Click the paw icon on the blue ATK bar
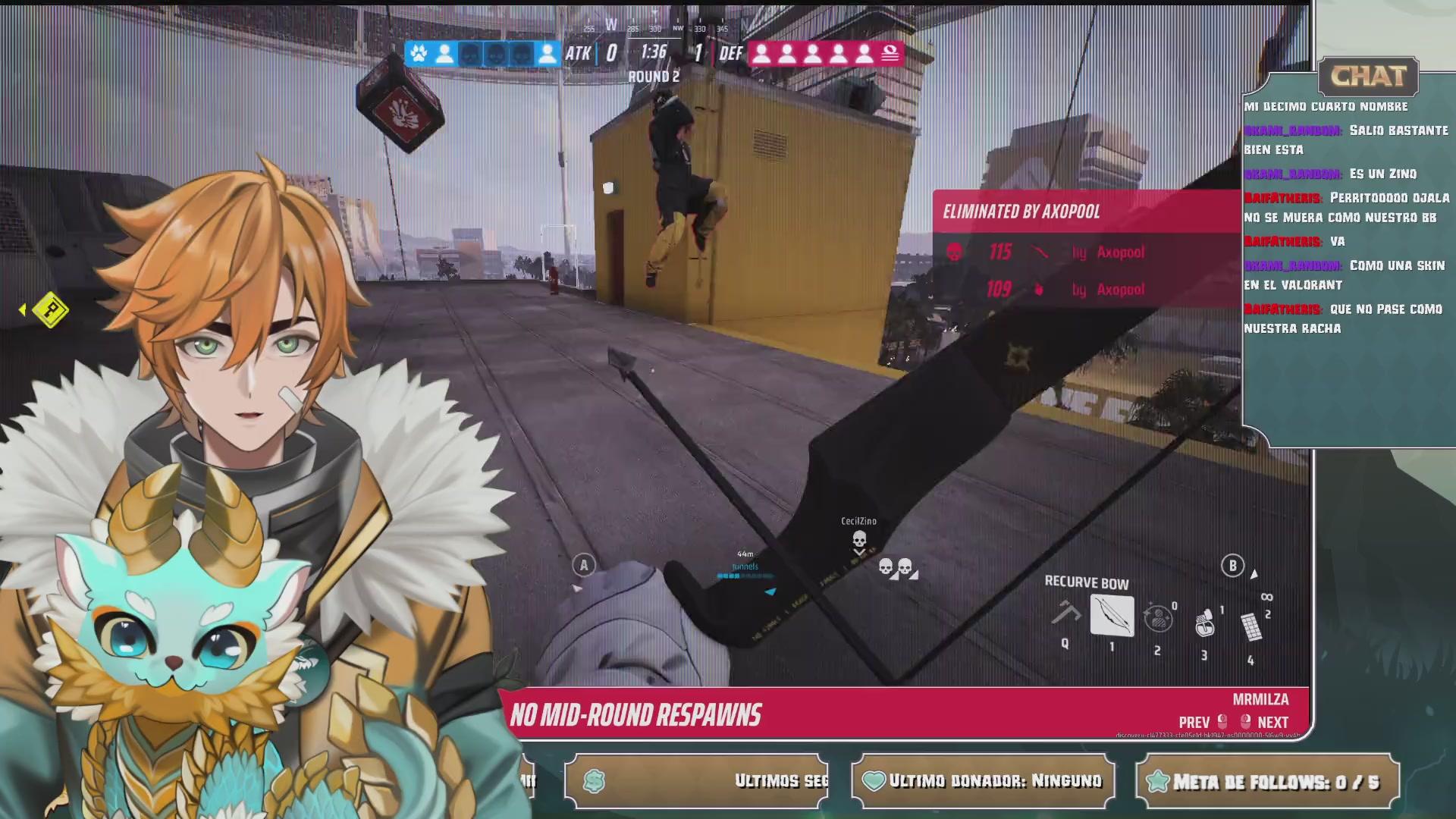 point(417,52)
